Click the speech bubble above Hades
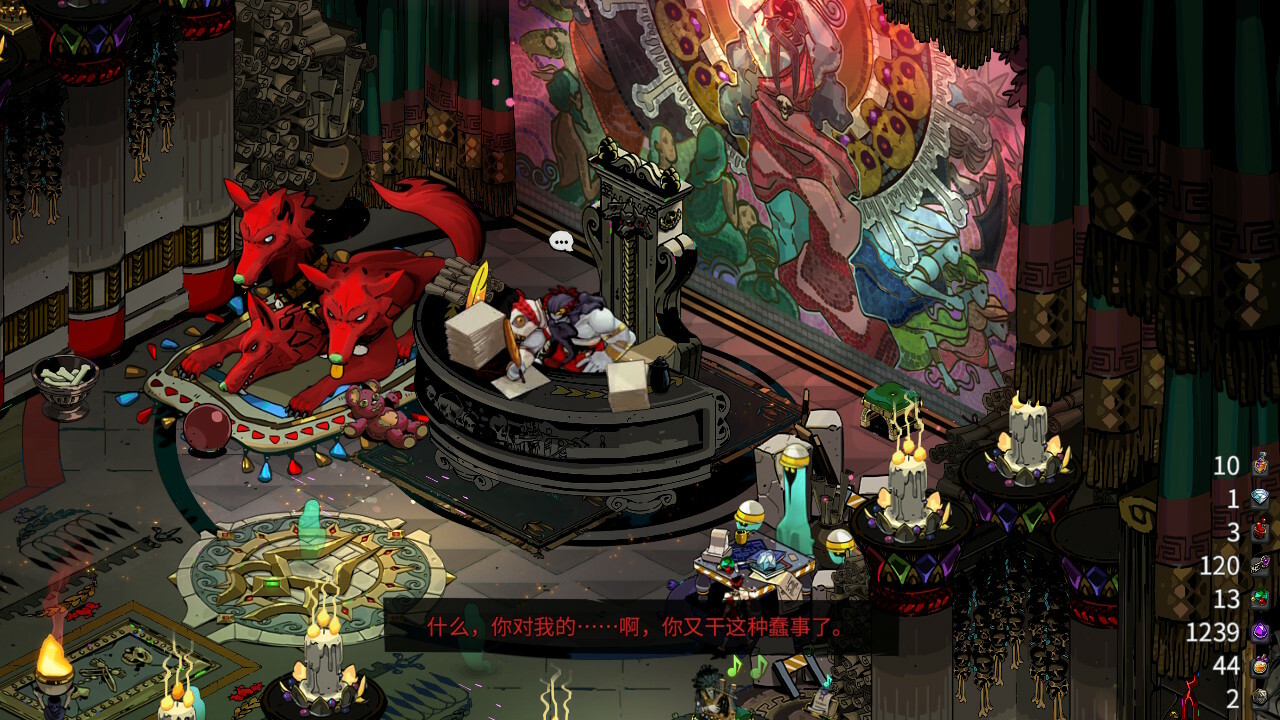1280x720 pixels. tap(562, 241)
